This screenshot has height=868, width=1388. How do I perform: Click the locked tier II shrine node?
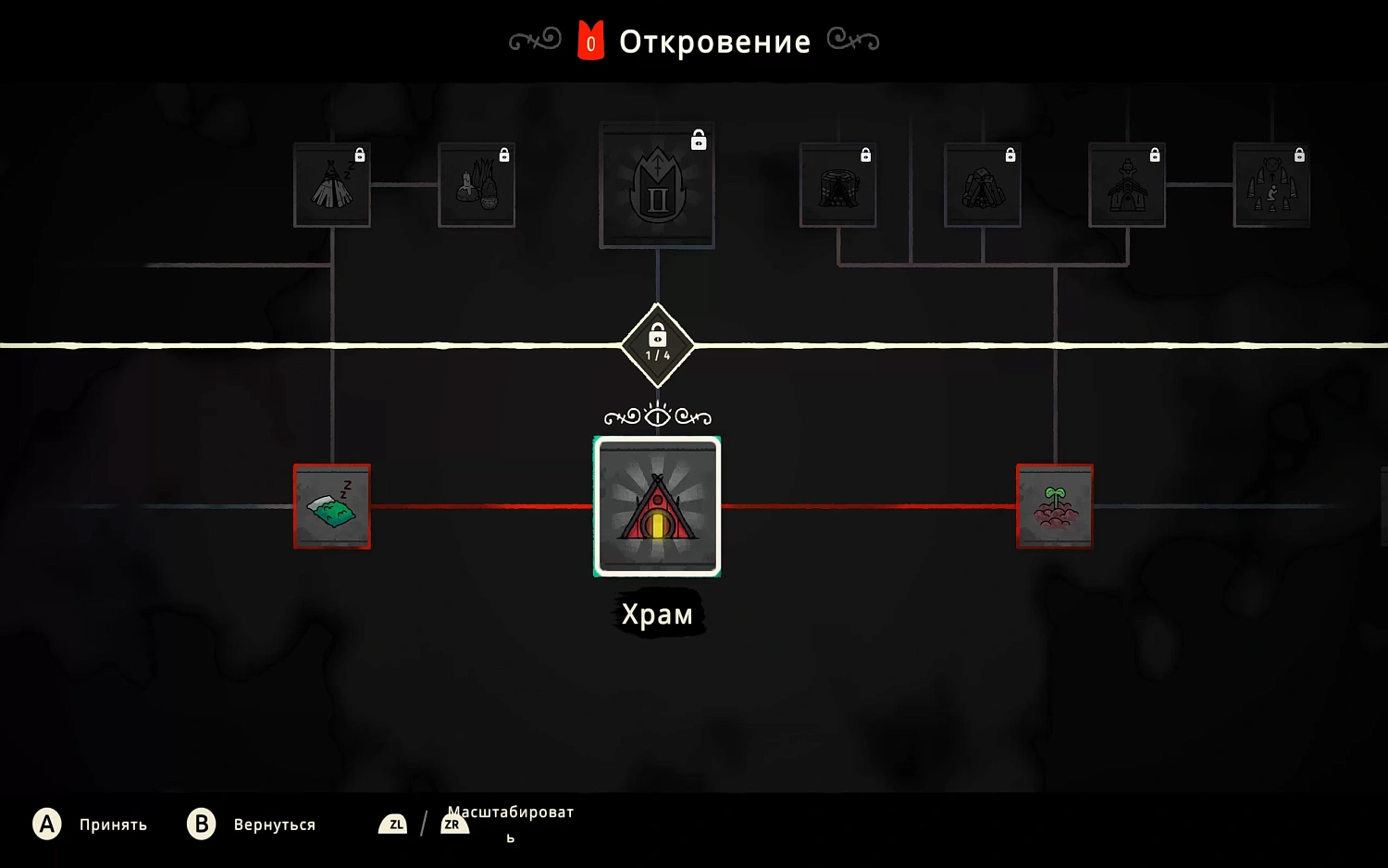(657, 186)
